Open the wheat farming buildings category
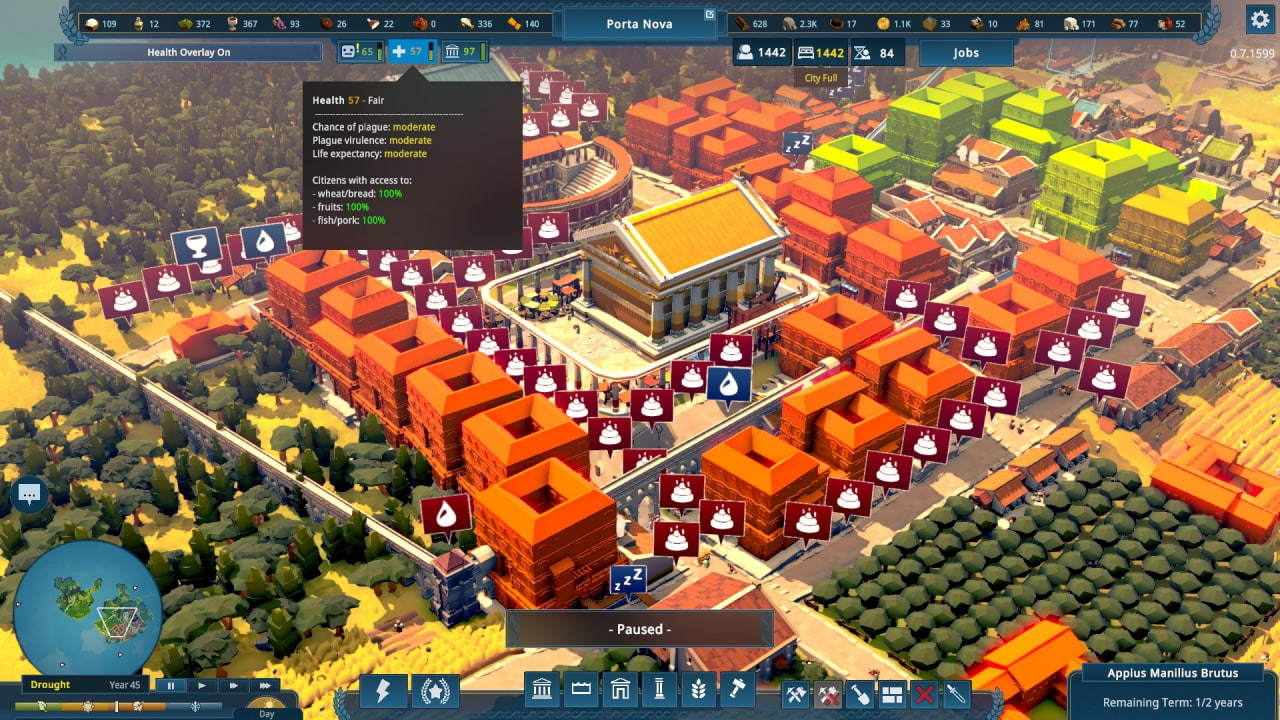This screenshot has width=1280, height=720. coord(698,691)
